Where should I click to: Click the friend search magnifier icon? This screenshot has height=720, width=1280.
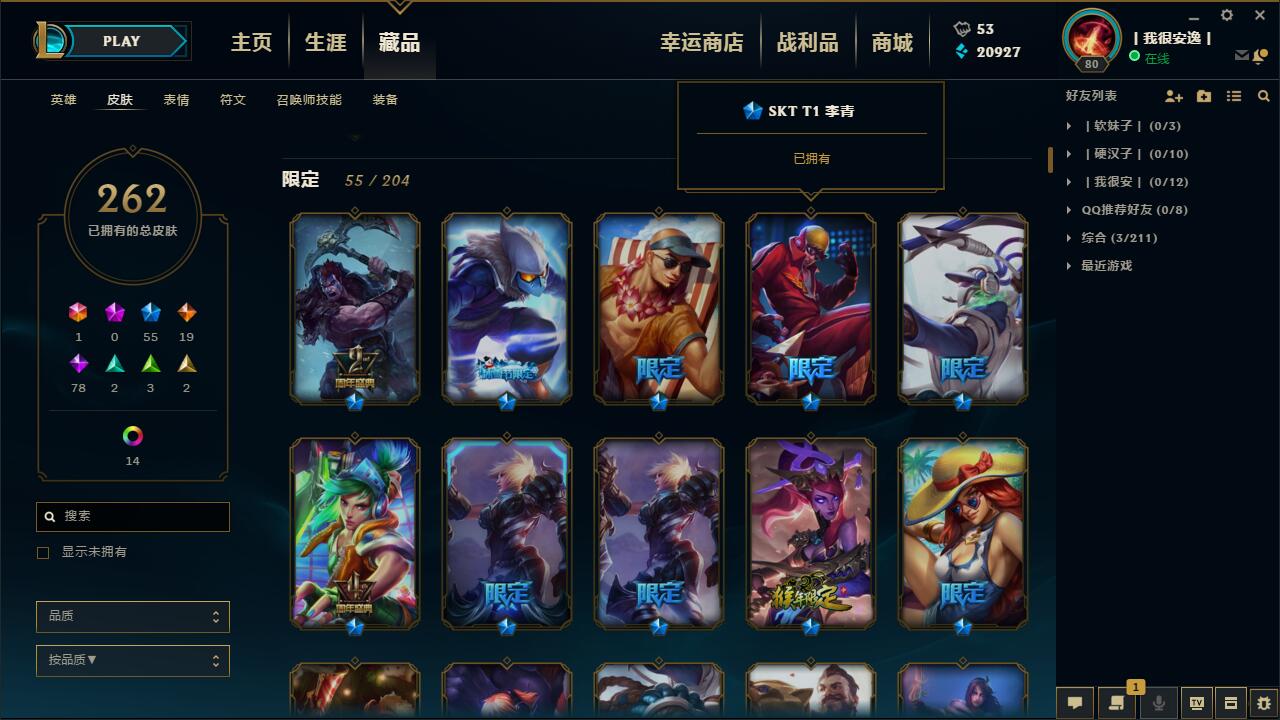click(1264, 96)
